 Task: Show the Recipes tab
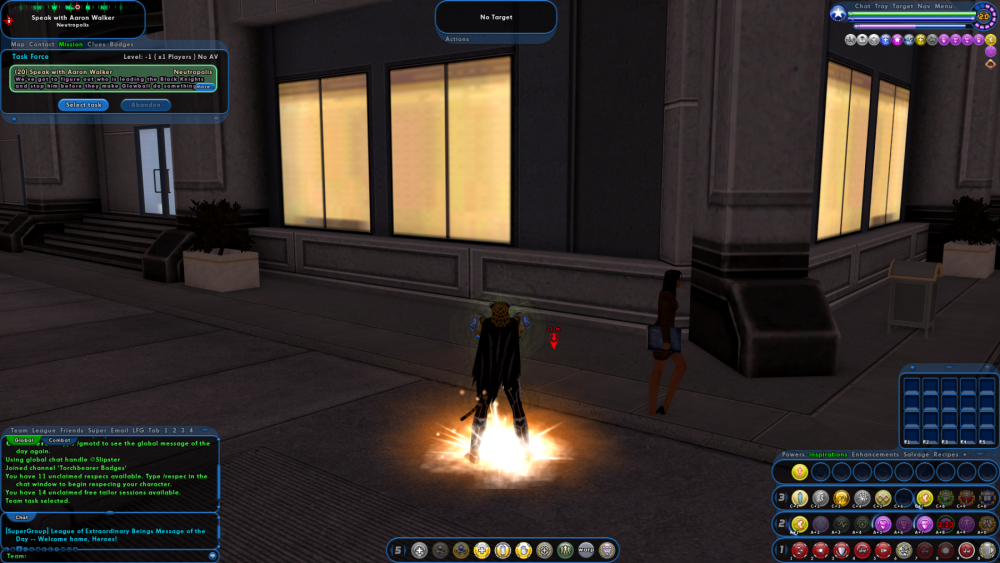945,454
